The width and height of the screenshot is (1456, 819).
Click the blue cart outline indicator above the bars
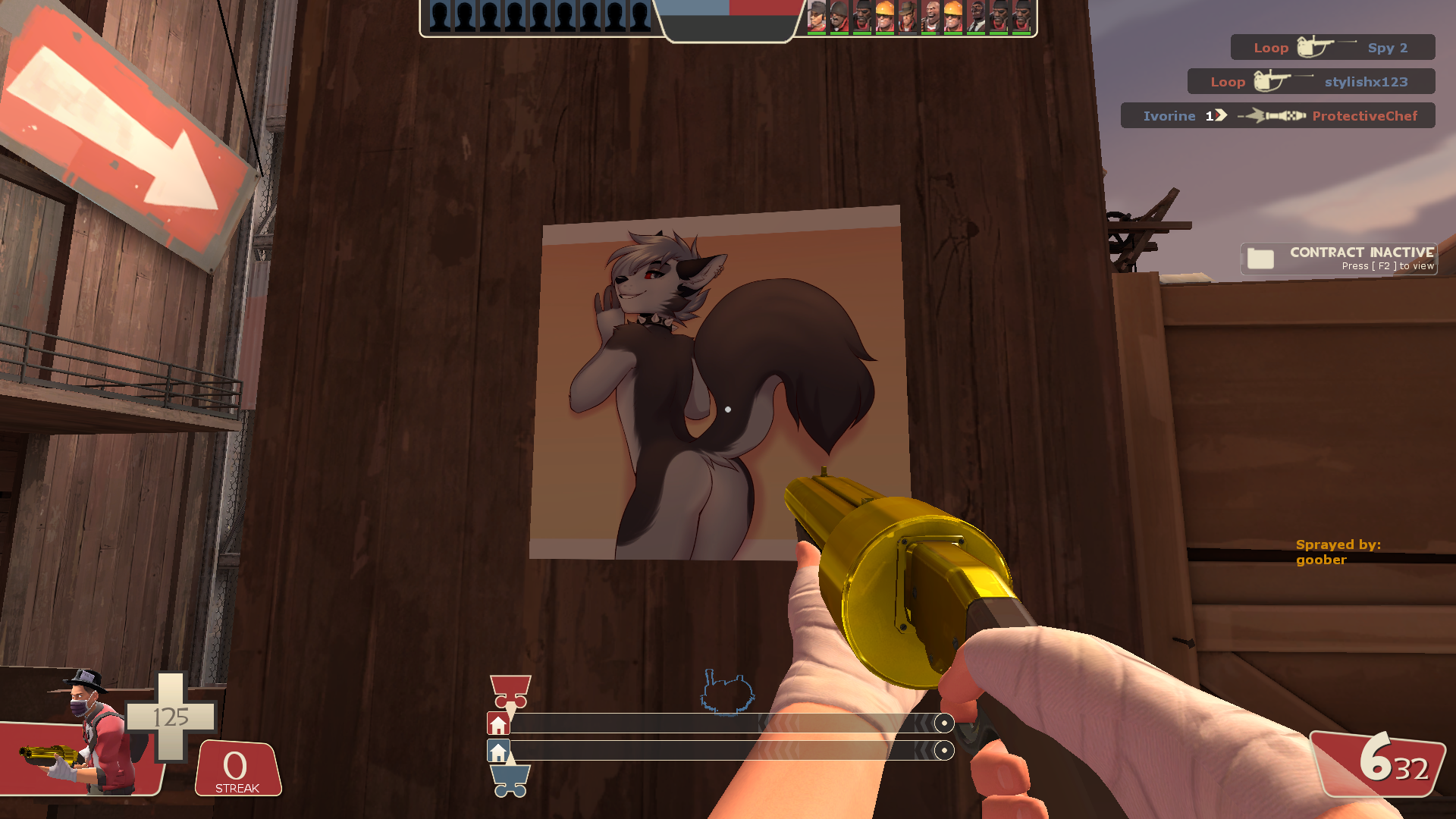(x=728, y=692)
